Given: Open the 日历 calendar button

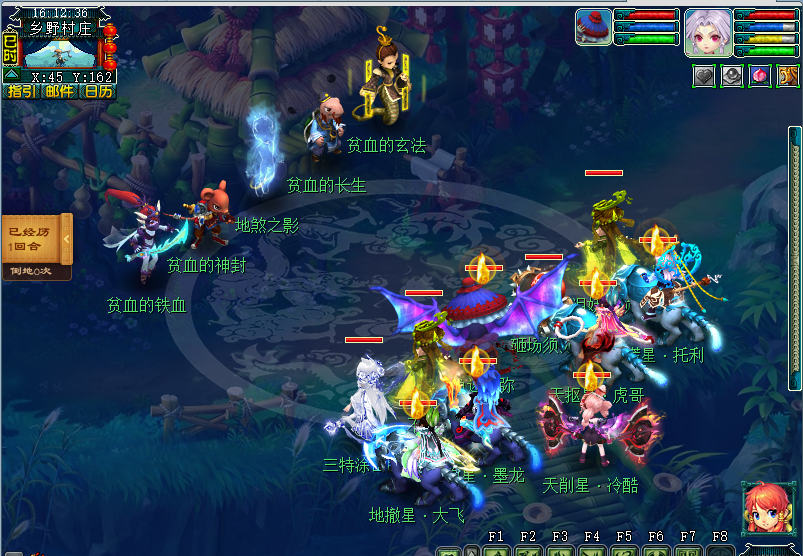Looking at the screenshot, I should click(x=98, y=91).
